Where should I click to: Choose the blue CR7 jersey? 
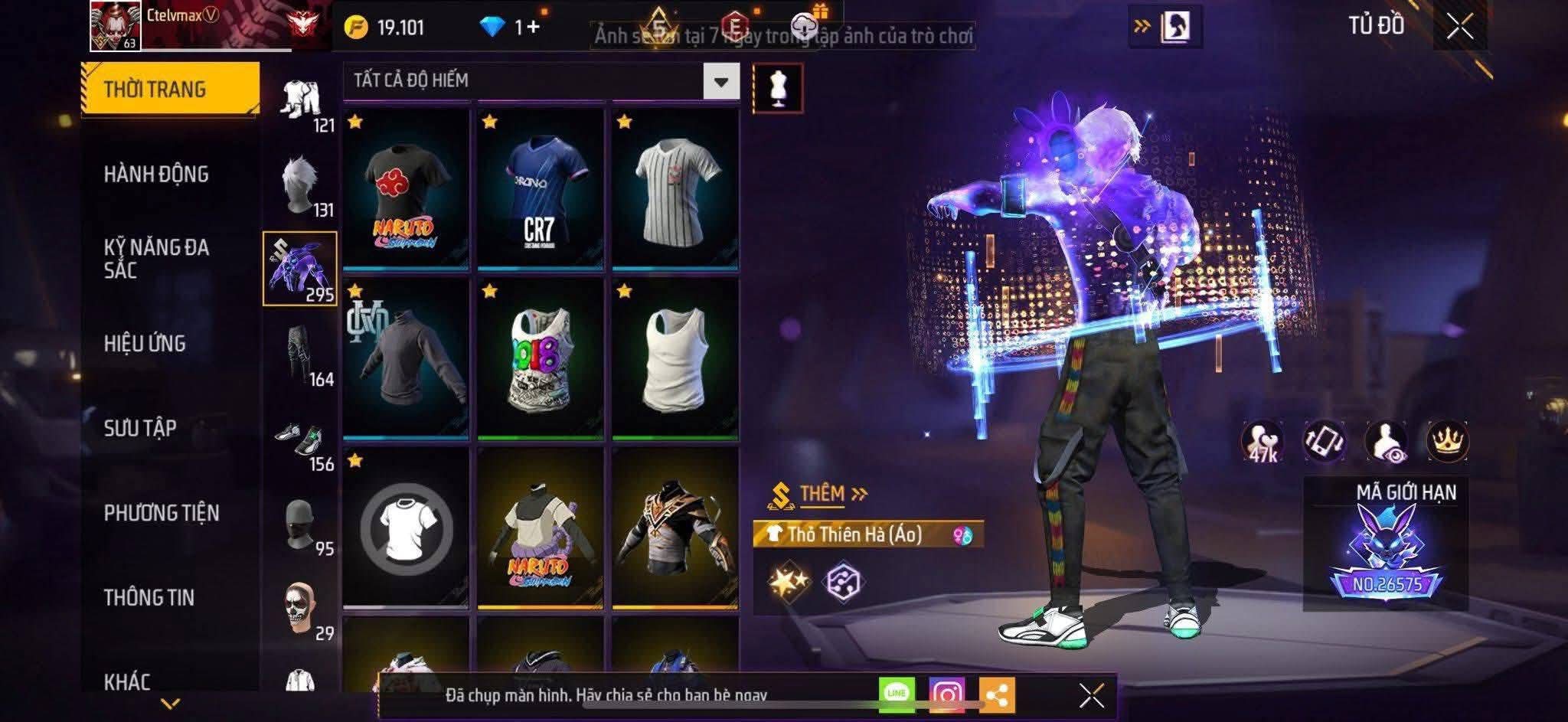tap(541, 189)
